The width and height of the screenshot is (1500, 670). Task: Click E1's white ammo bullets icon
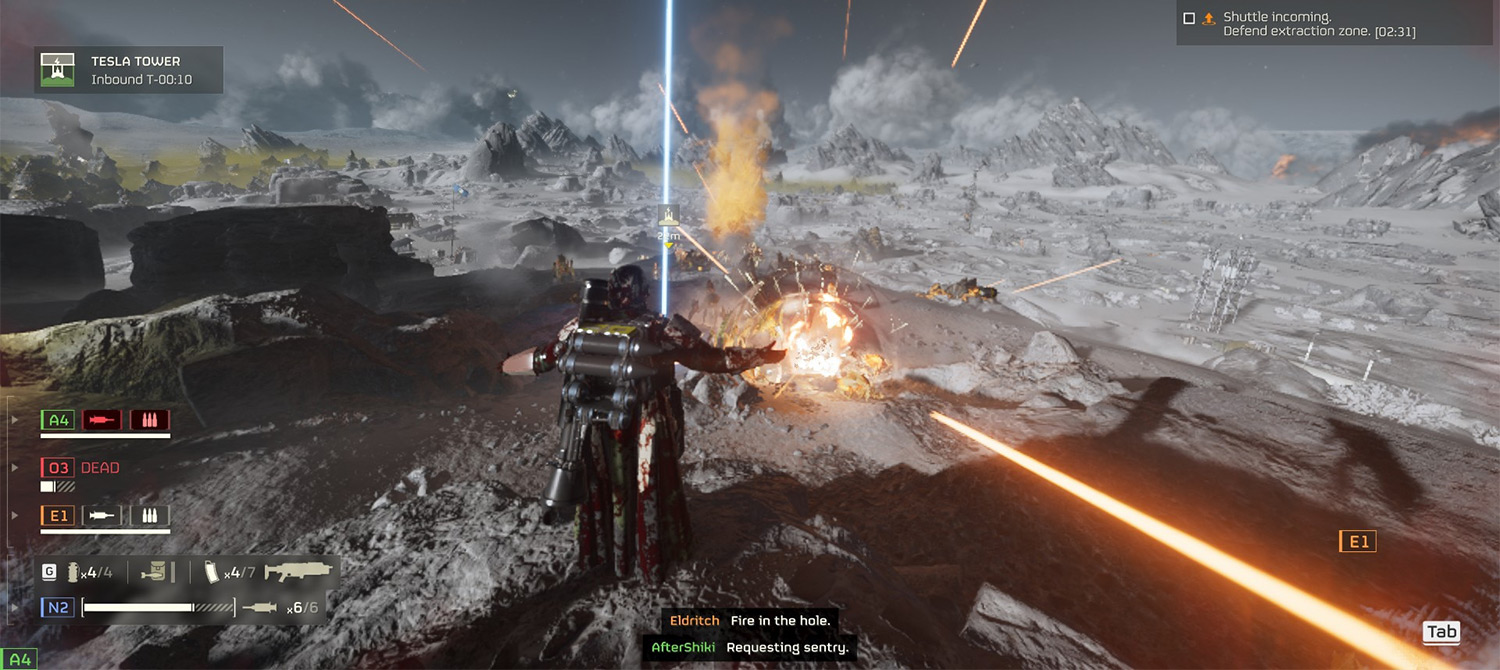click(x=149, y=516)
